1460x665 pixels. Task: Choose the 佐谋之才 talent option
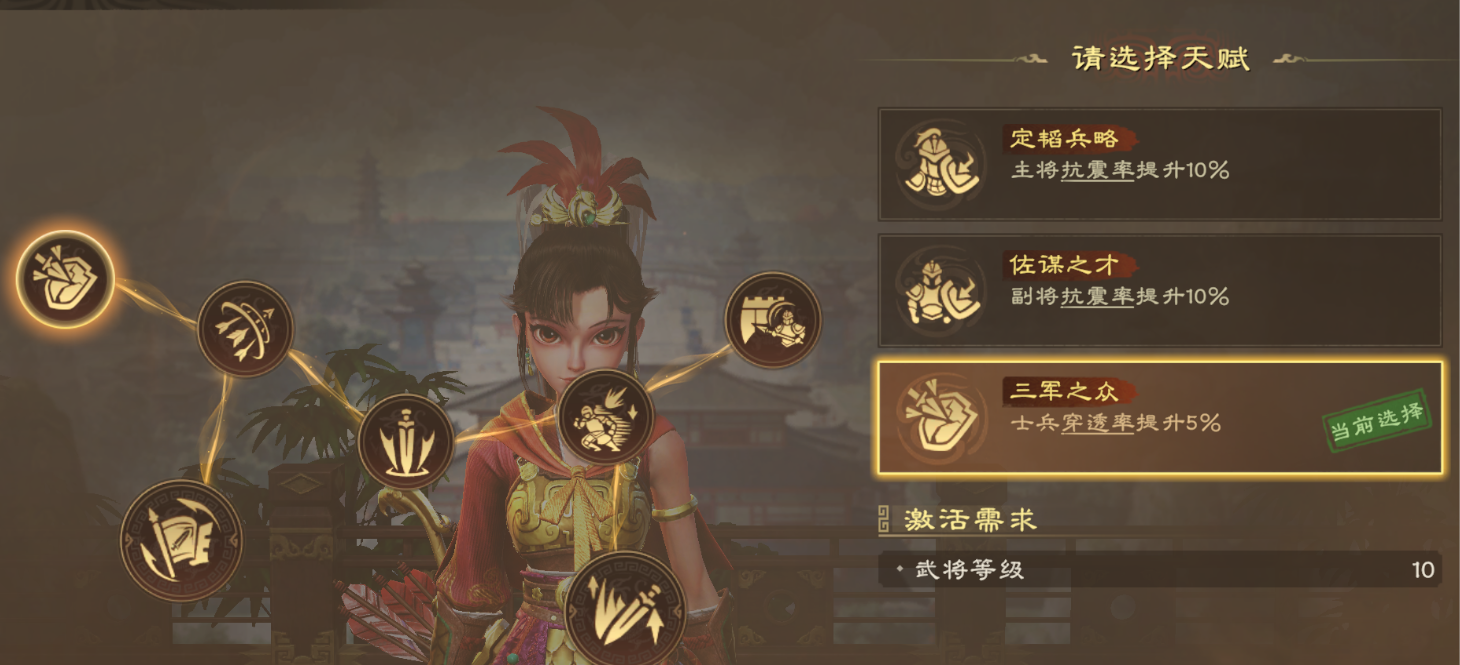[1159, 291]
